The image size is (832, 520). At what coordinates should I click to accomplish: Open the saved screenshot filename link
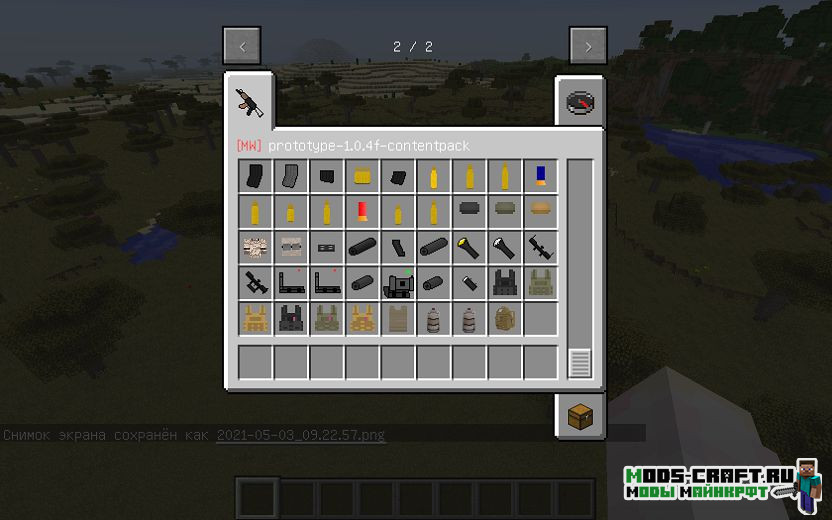pos(301,435)
